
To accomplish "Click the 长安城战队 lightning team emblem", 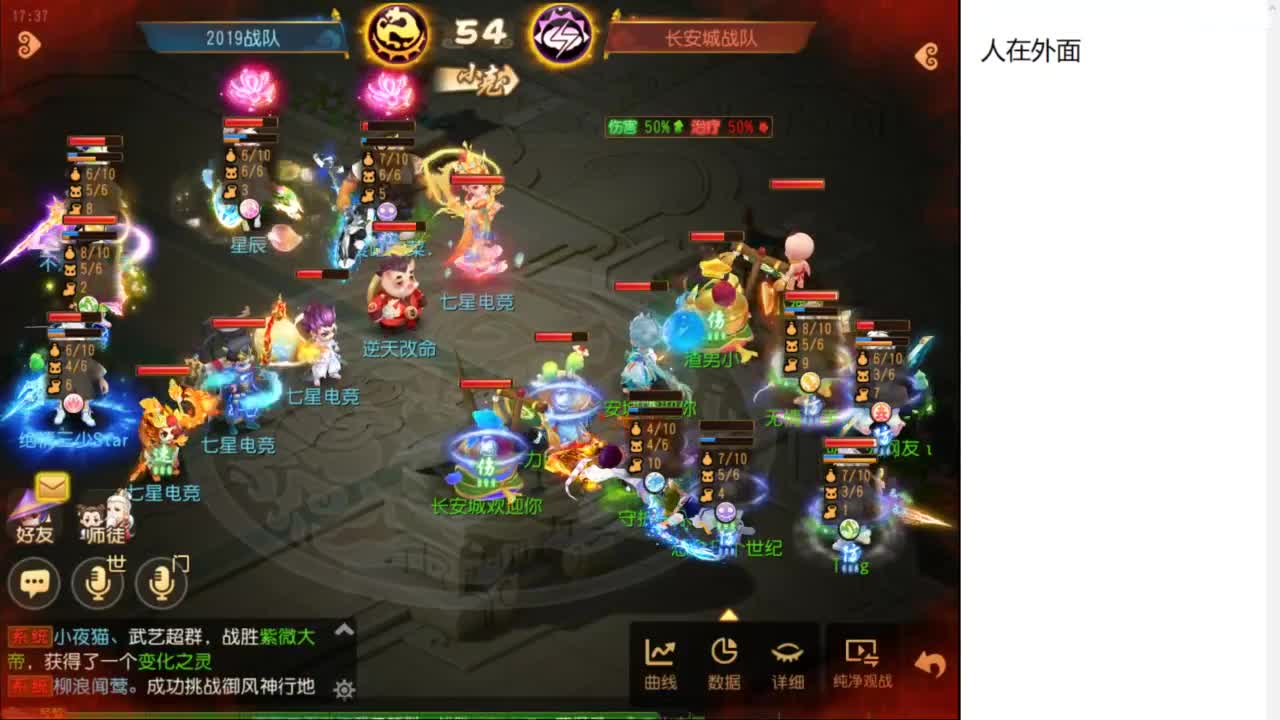I will pos(561,33).
